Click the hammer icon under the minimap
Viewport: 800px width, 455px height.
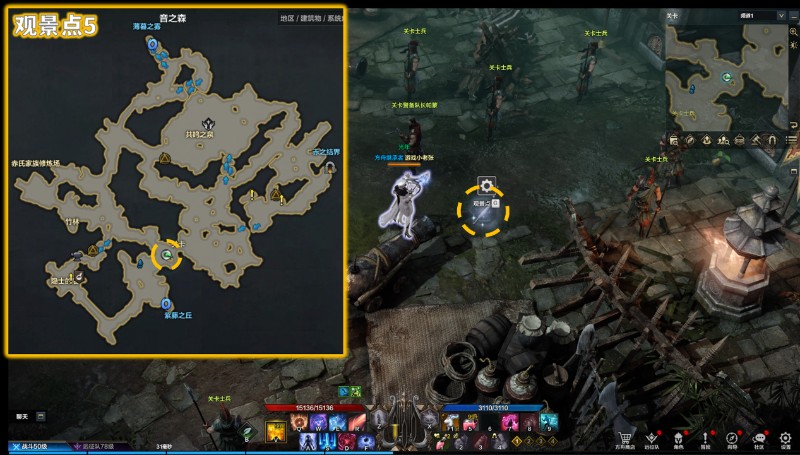(756, 139)
